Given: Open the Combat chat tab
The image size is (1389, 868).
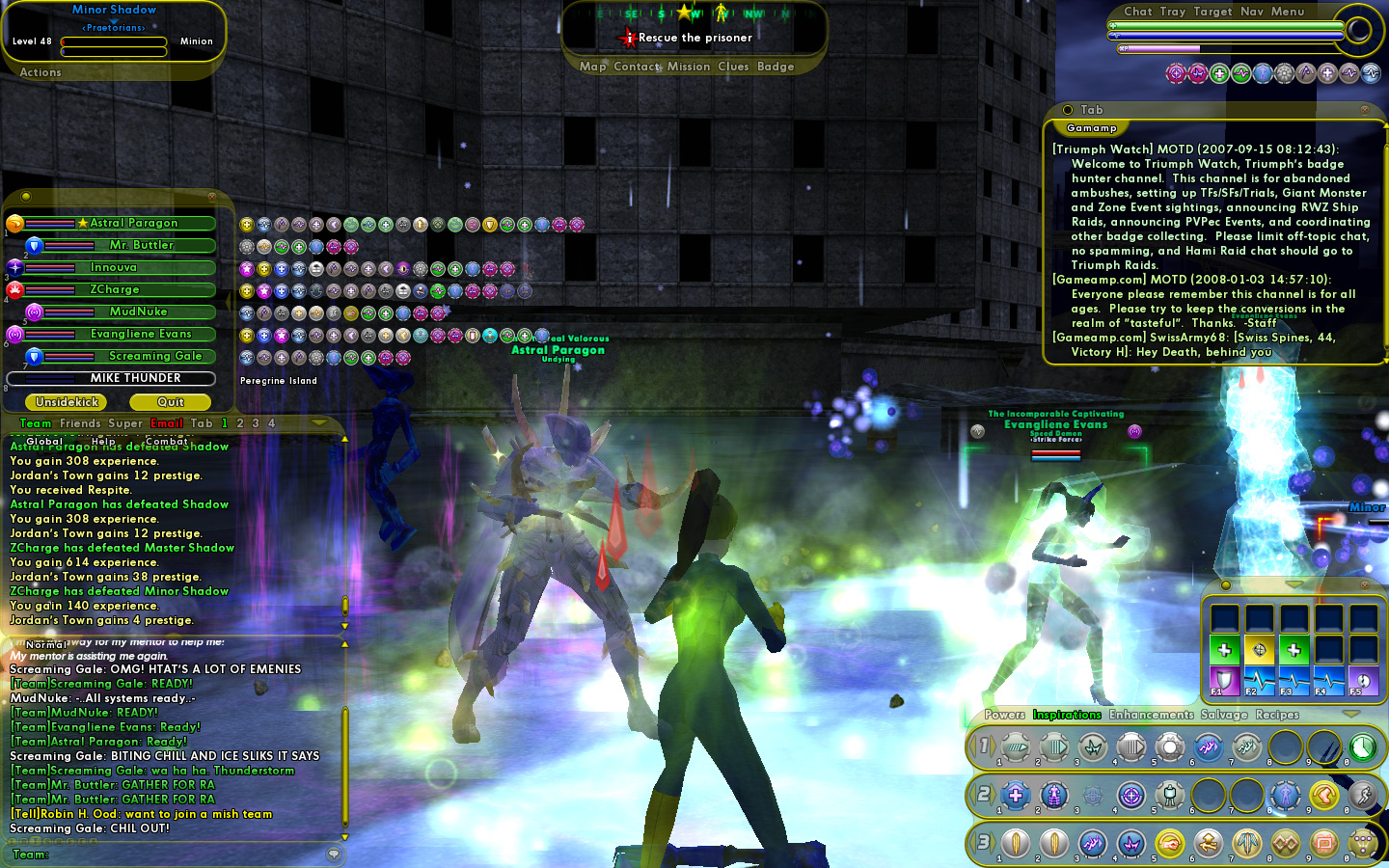Looking at the screenshot, I should 166,441.
